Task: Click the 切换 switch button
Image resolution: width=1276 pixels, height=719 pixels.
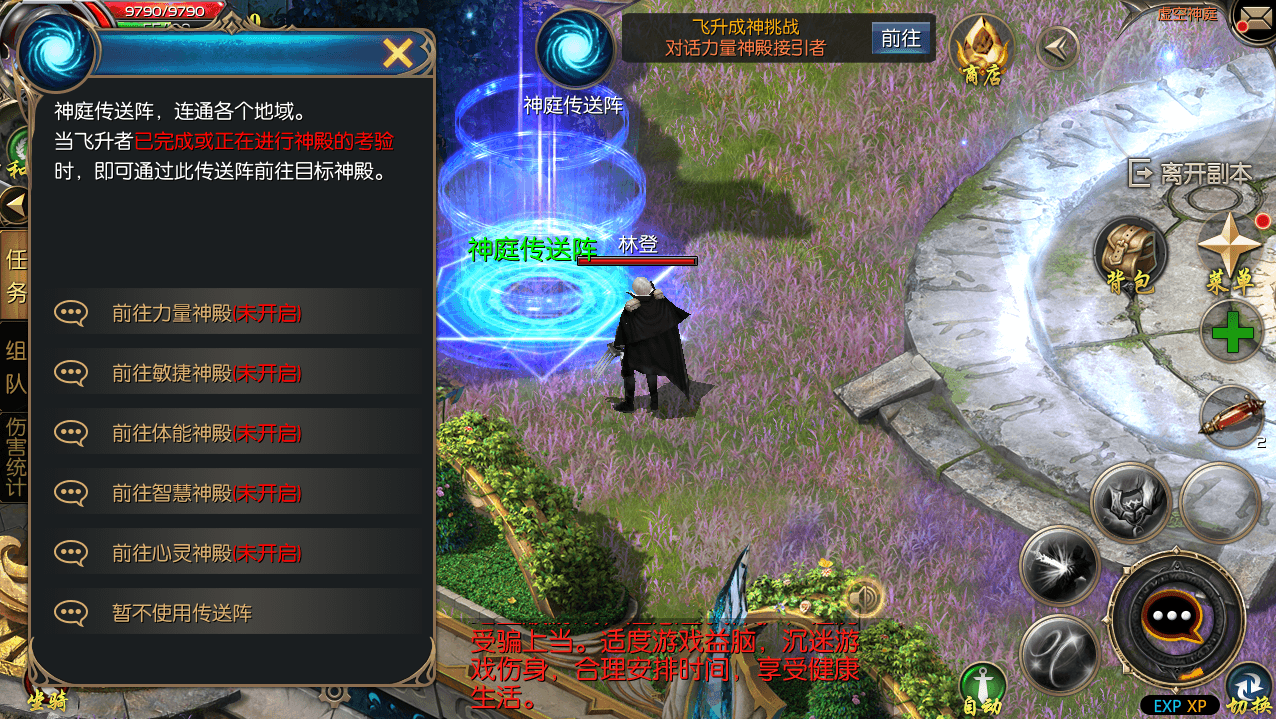Action: [x=1248, y=688]
